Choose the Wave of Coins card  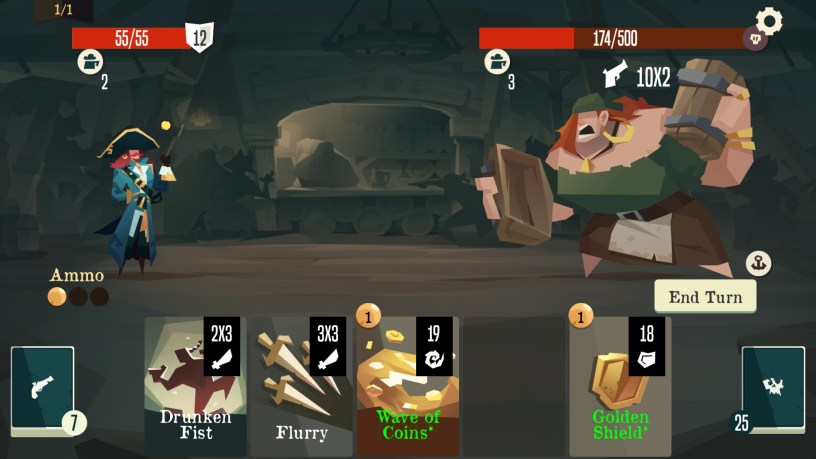[407, 386]
